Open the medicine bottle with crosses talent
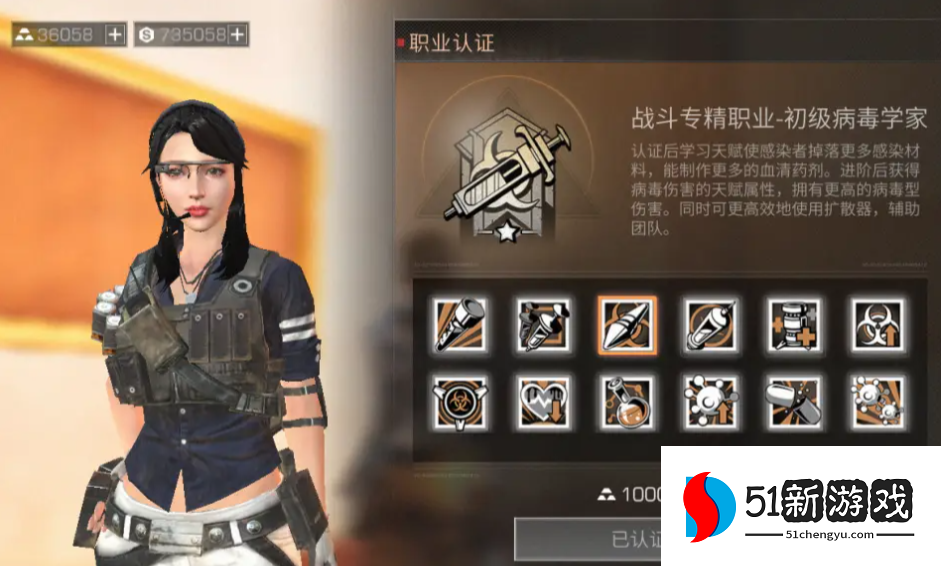The image size is (941, 566). point(795,324)
